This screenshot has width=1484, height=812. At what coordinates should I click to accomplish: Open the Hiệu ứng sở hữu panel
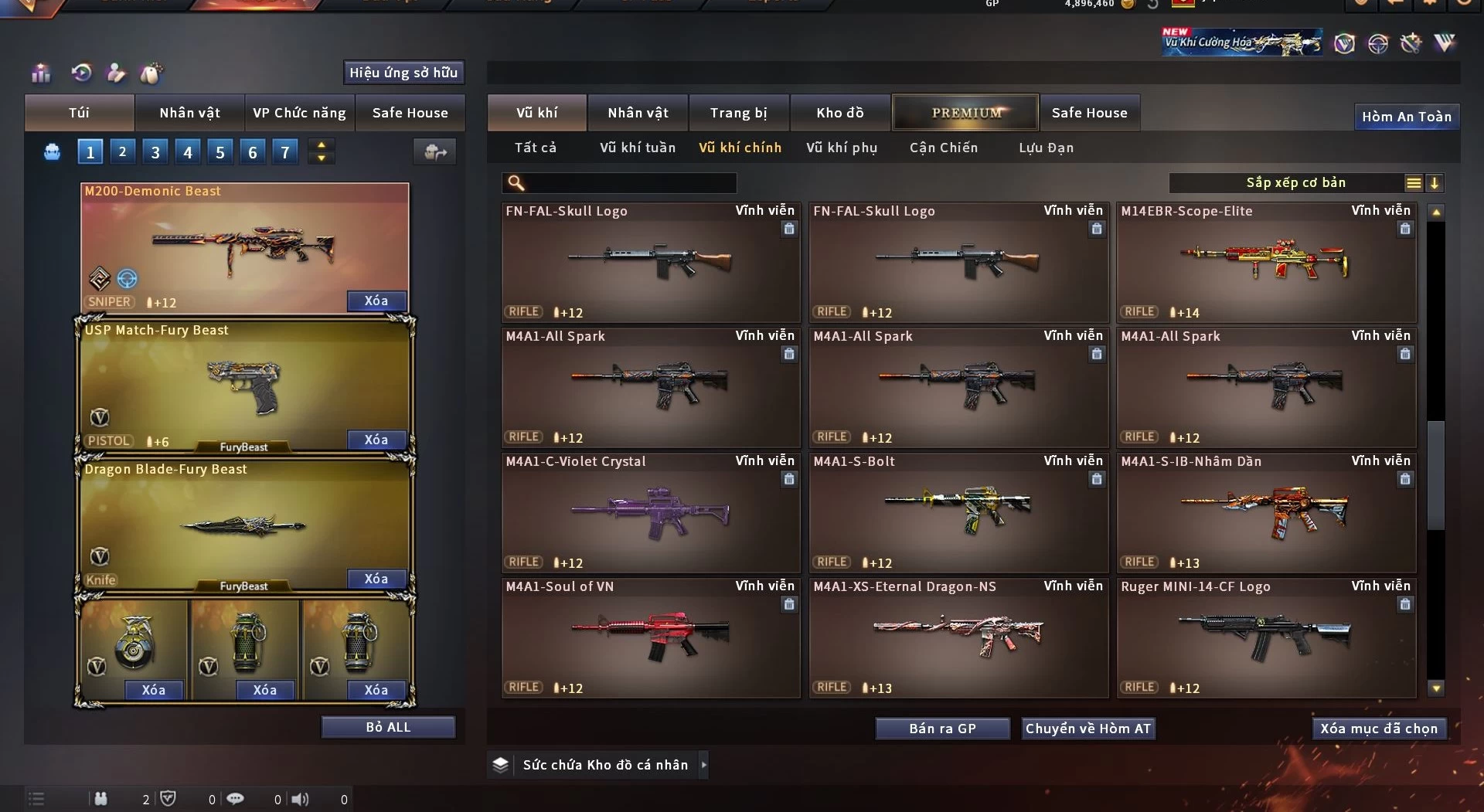click(403, 73)
